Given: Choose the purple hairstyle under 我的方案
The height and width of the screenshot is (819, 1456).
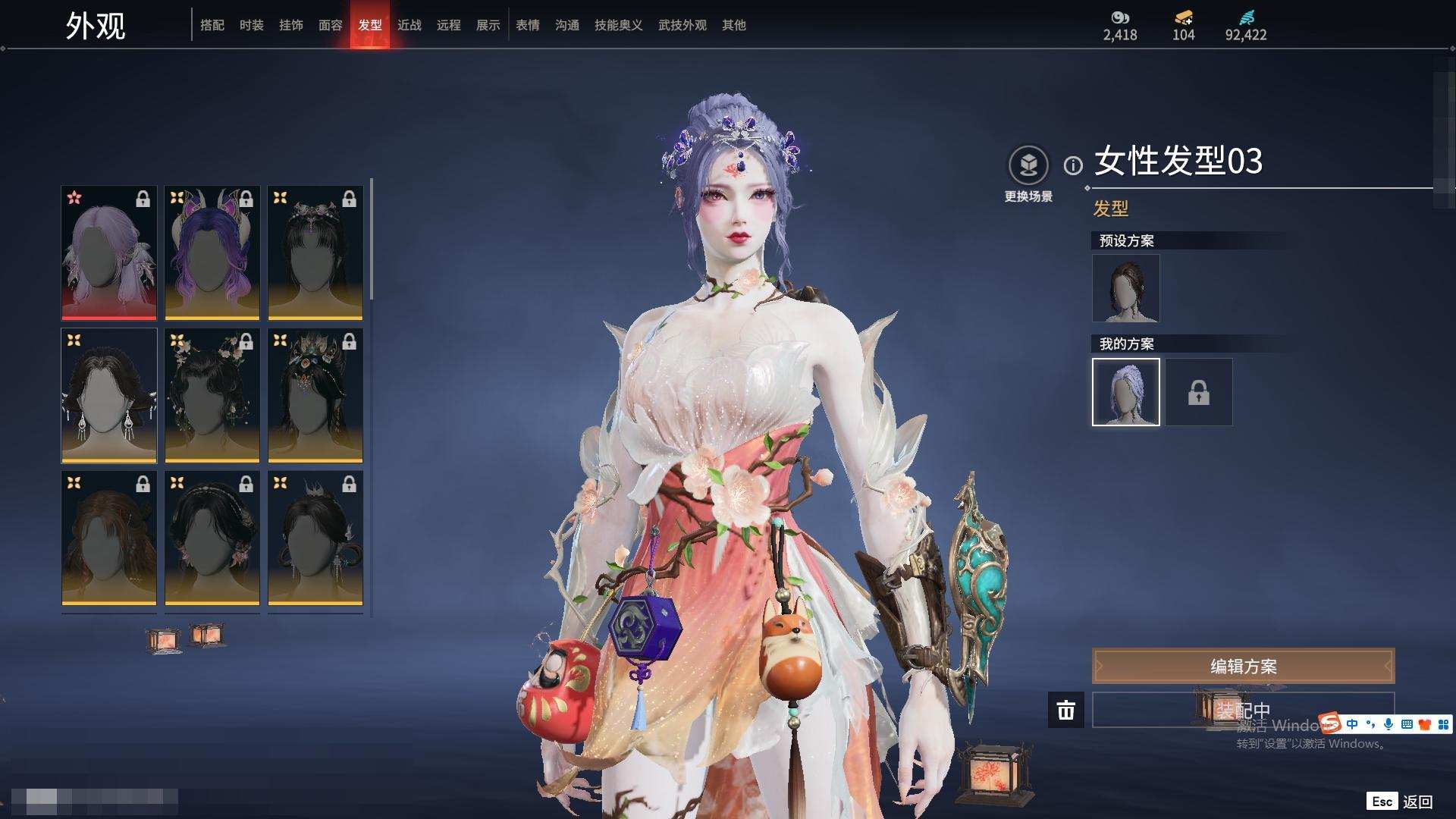Looking at the screenshot, I should pos(1126,392).
